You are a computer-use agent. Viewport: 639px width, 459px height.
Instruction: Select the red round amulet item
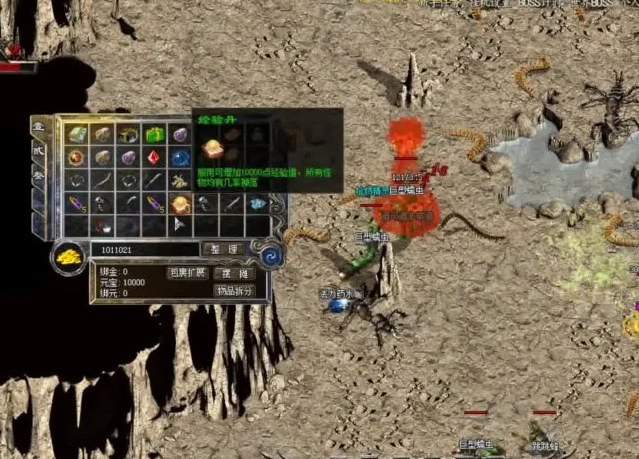[76, 158]
